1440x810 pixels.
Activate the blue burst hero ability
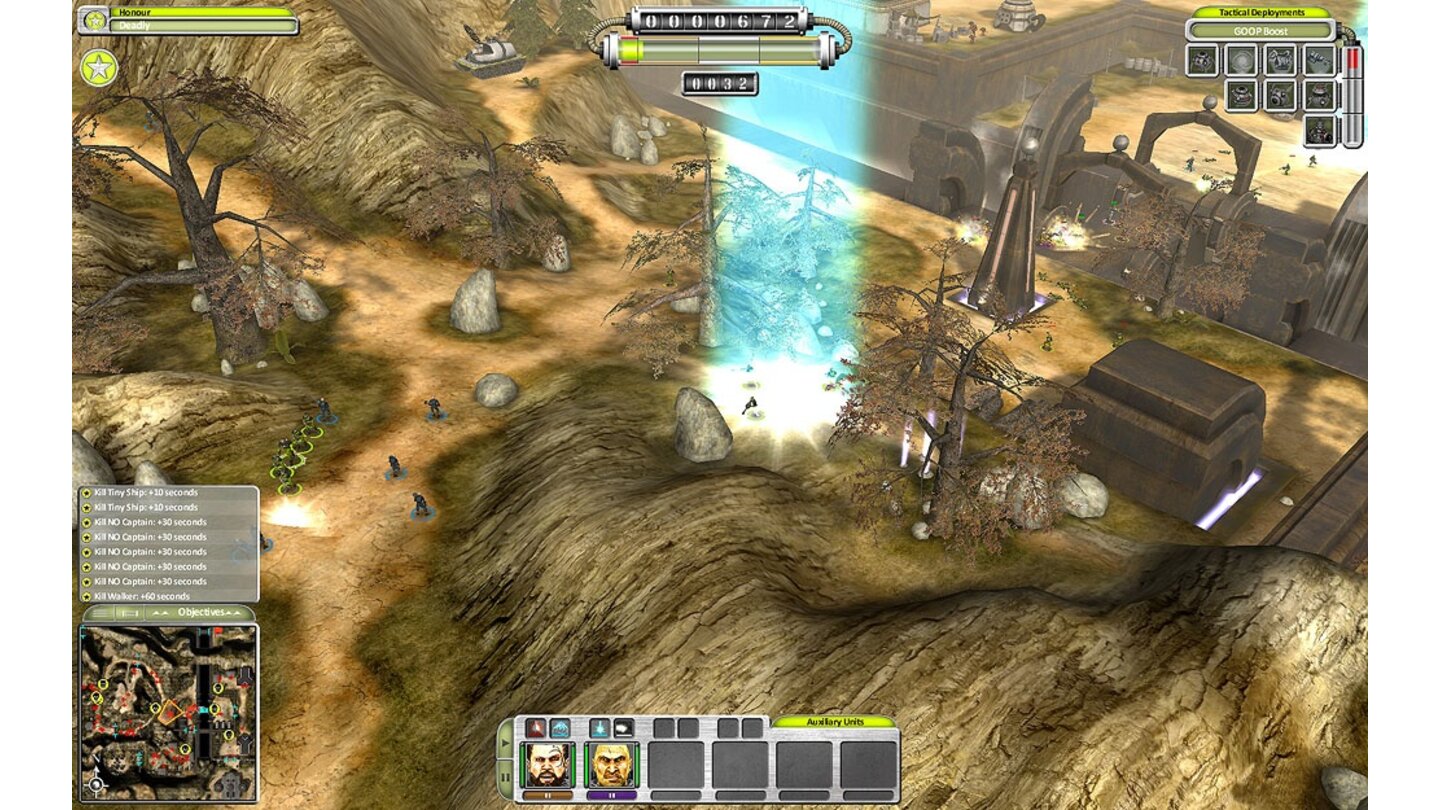(x=599, y=728)
